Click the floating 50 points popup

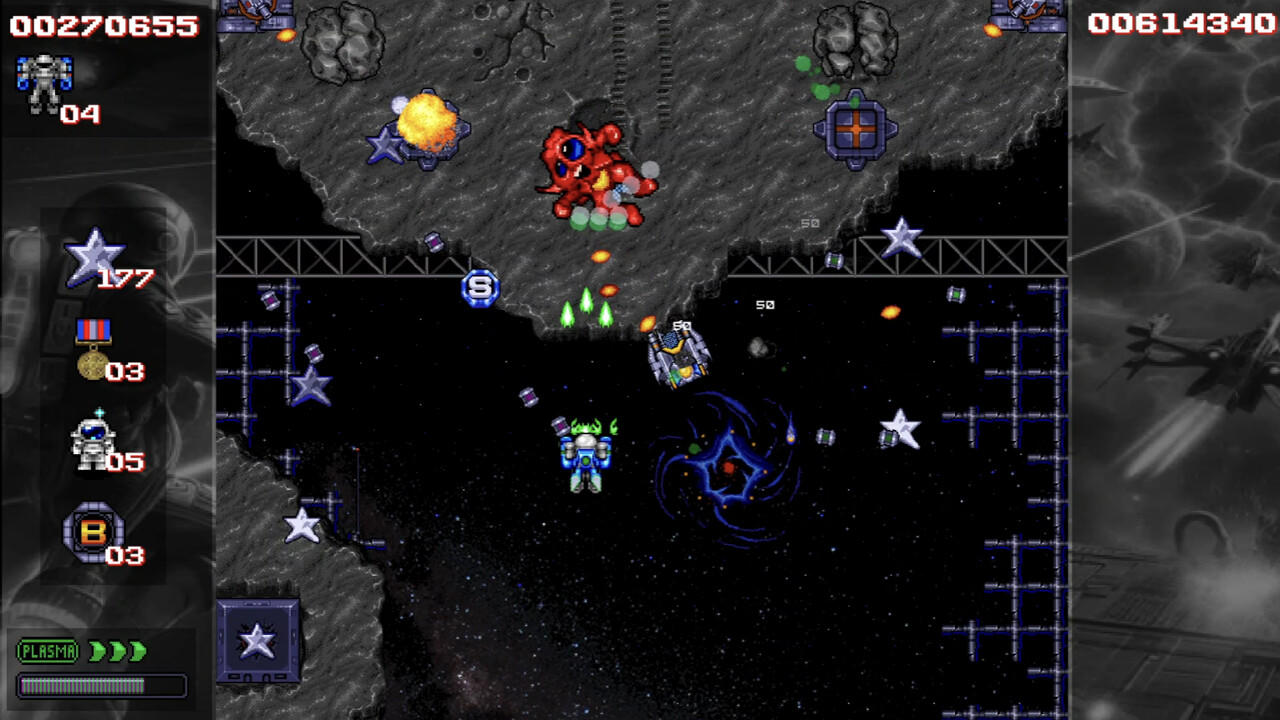(767, 305)
